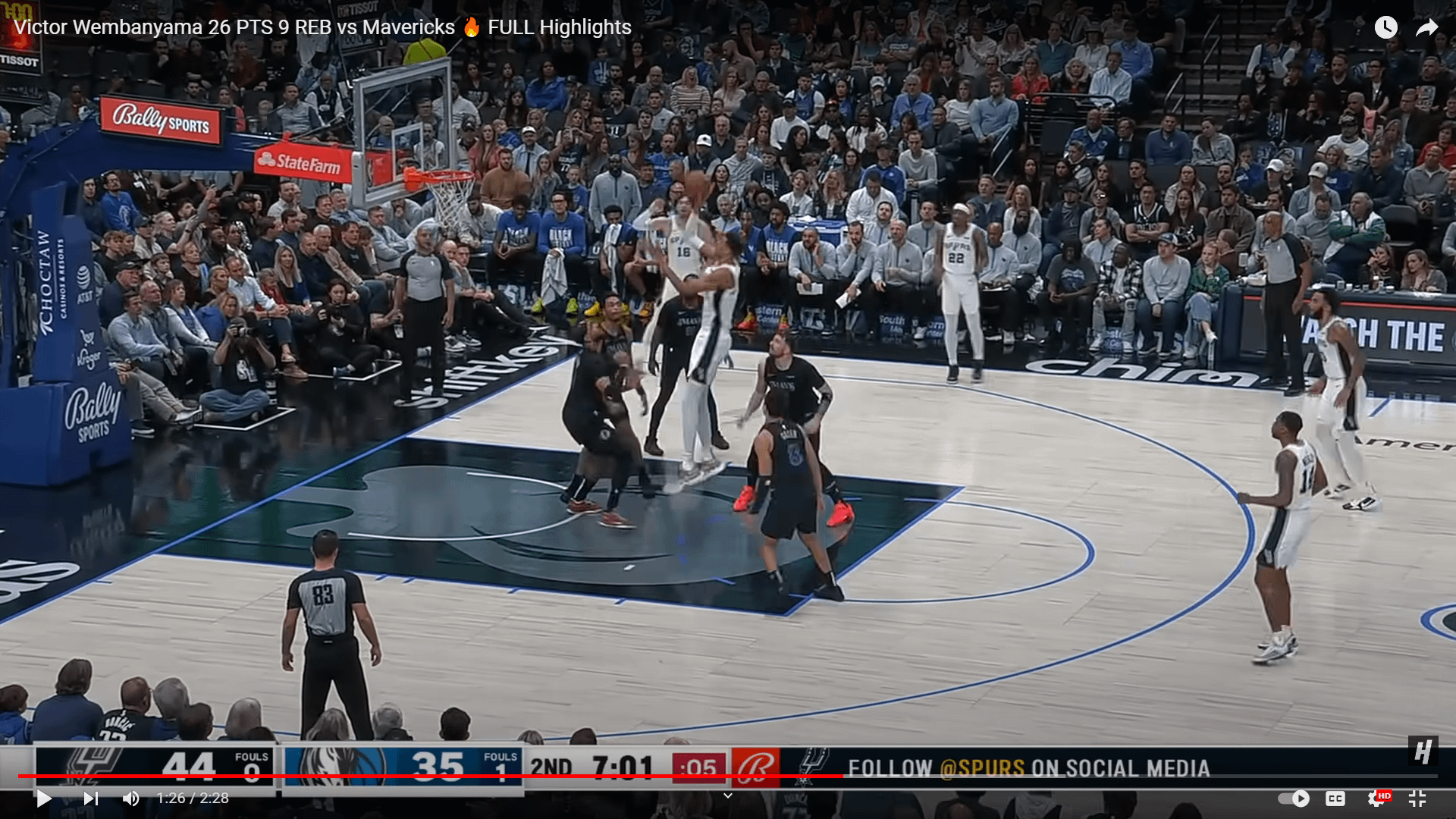Screen dimensions: 1456x819
Task: Turn on closed captions
Action: (1335, 798)
